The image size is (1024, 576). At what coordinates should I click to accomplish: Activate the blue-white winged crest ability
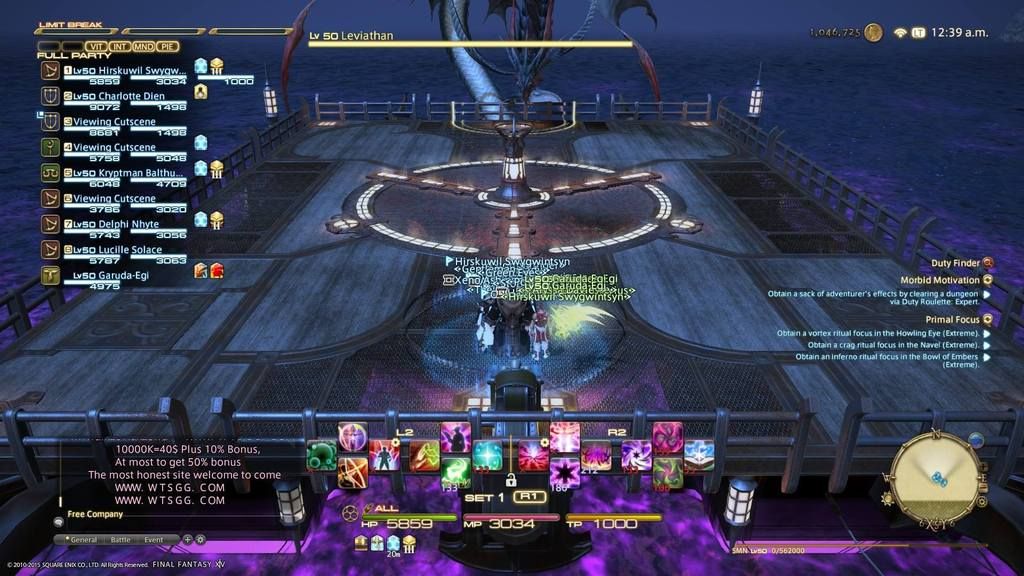(x=698, y=455)
